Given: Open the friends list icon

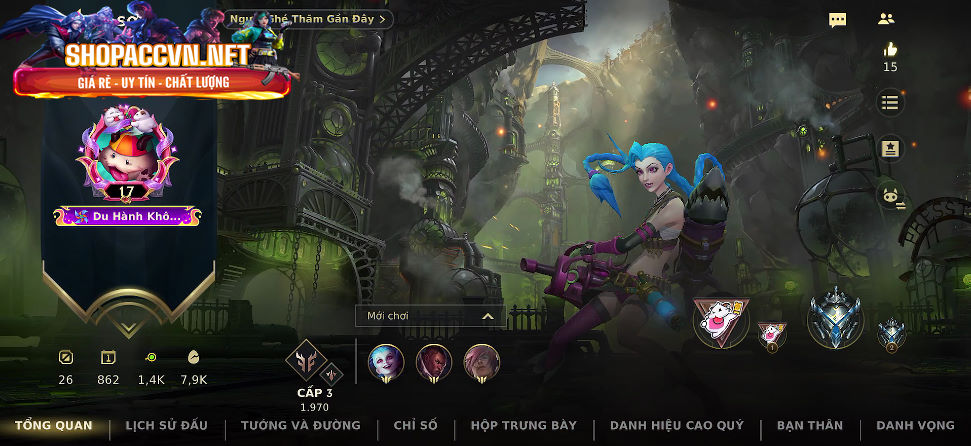Looking at the screenshot, I should [886, 19].
